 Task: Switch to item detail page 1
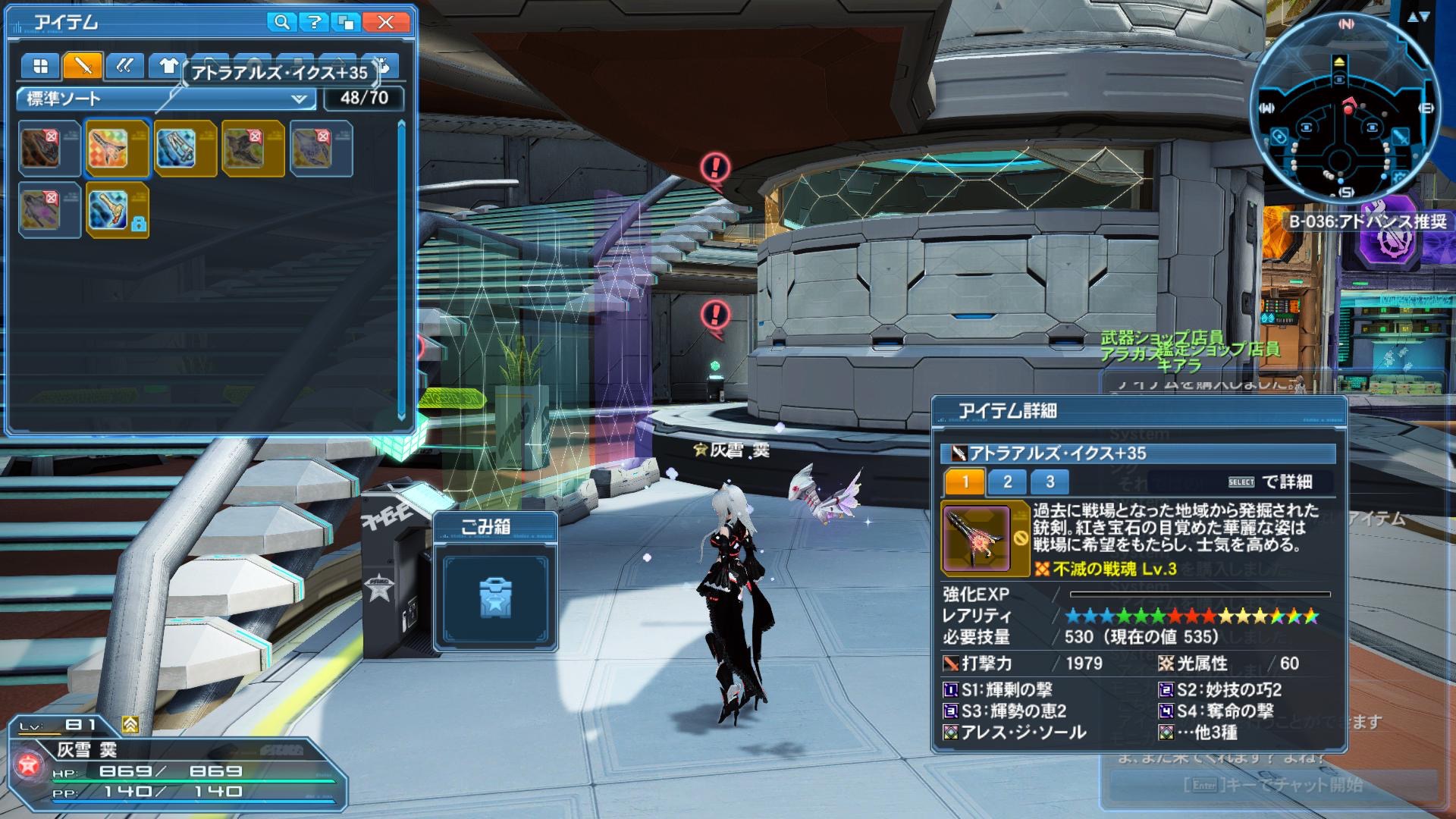[965, 482]
